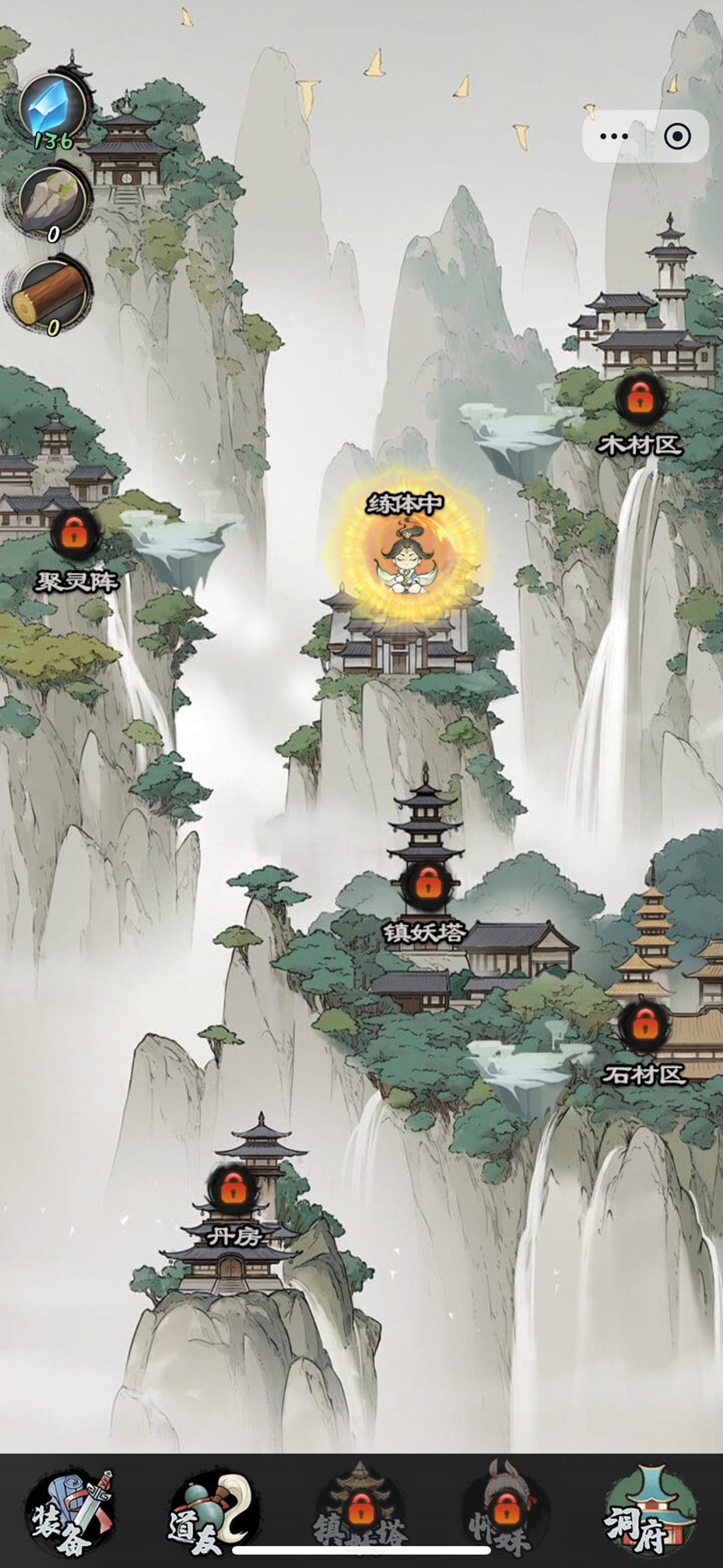
Task: Select the locked 石材区 stone area
Action: point(644,1025)
